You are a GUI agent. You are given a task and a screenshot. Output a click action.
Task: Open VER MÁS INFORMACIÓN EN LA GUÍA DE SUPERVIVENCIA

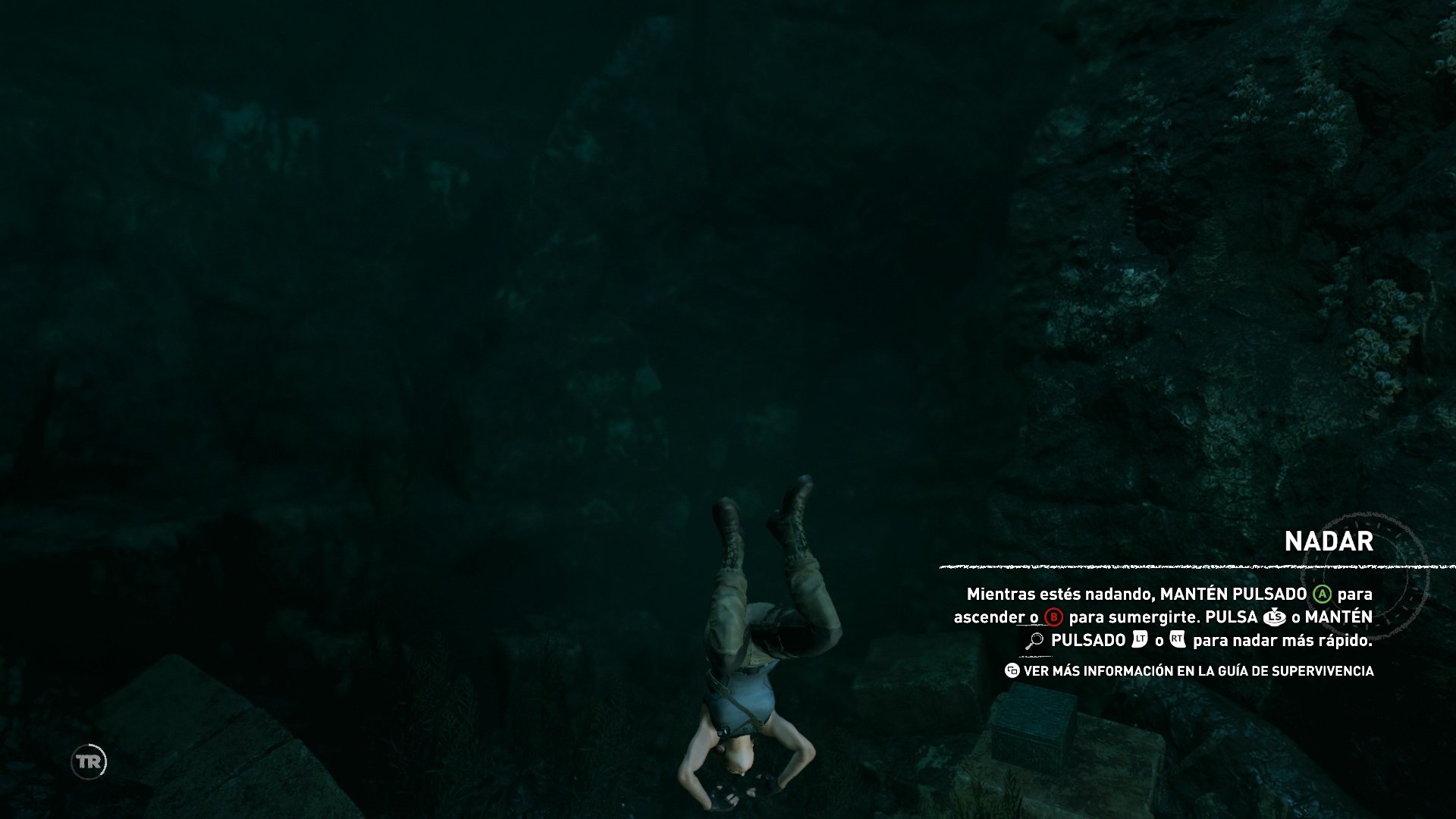(1198, 670)
